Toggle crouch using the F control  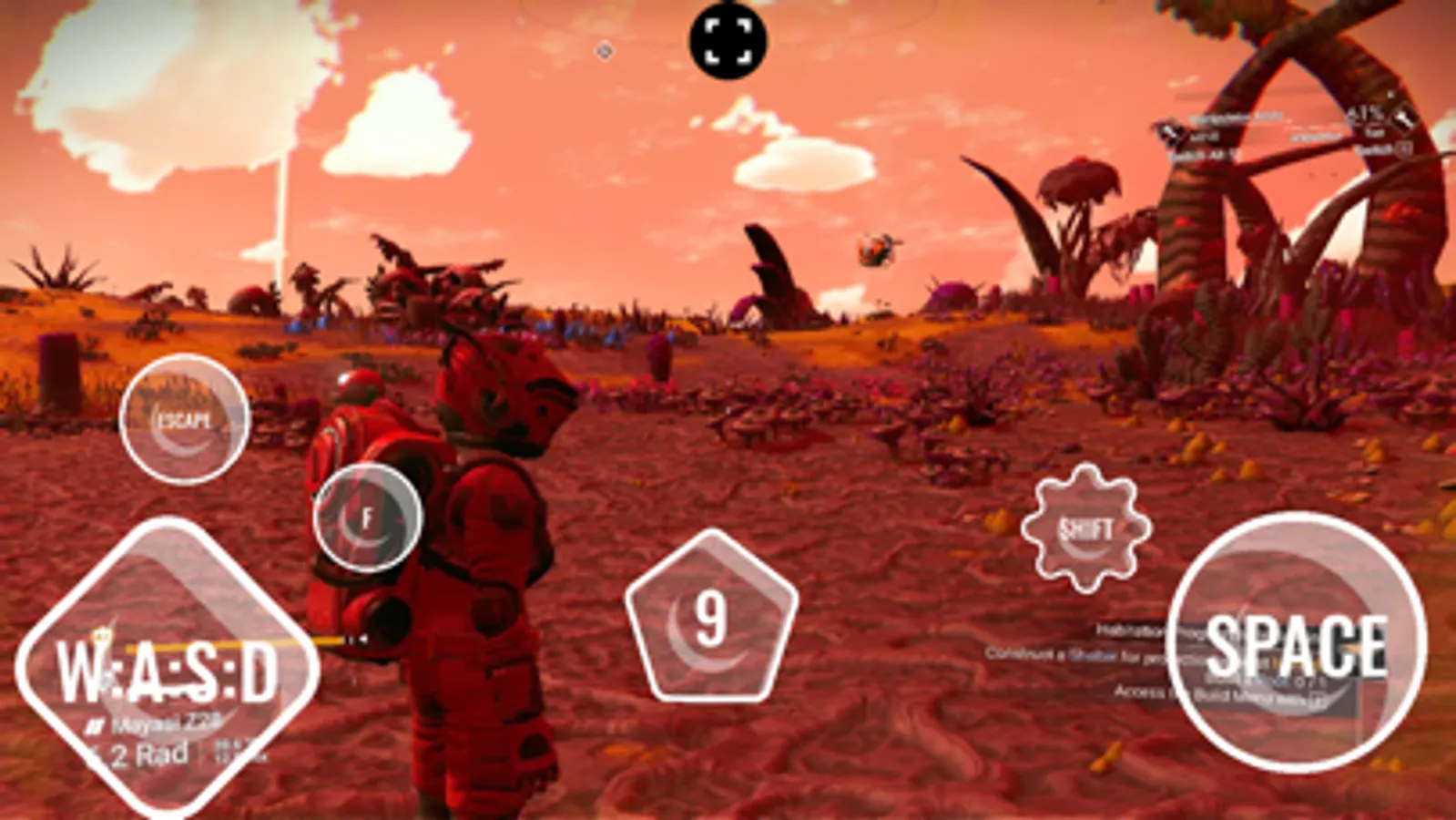tap(368, 517)
